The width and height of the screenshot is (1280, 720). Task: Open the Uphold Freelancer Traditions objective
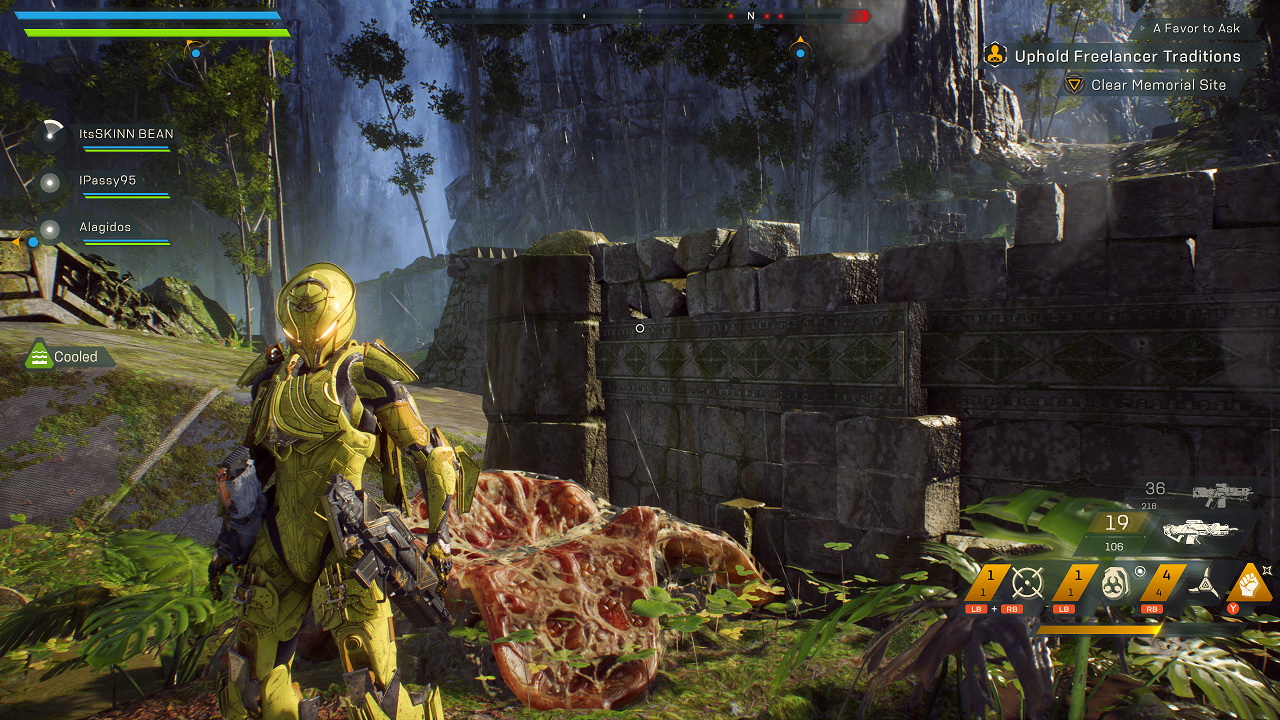[x=1127, y=56]
